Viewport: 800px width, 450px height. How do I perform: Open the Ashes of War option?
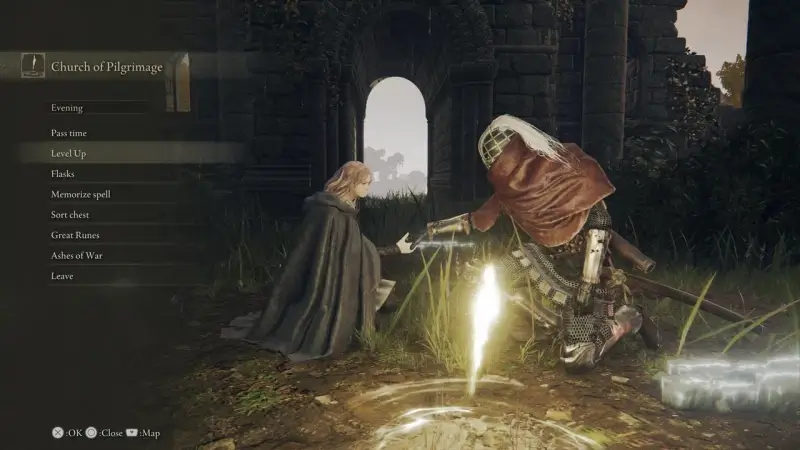[x=77, y=256]
